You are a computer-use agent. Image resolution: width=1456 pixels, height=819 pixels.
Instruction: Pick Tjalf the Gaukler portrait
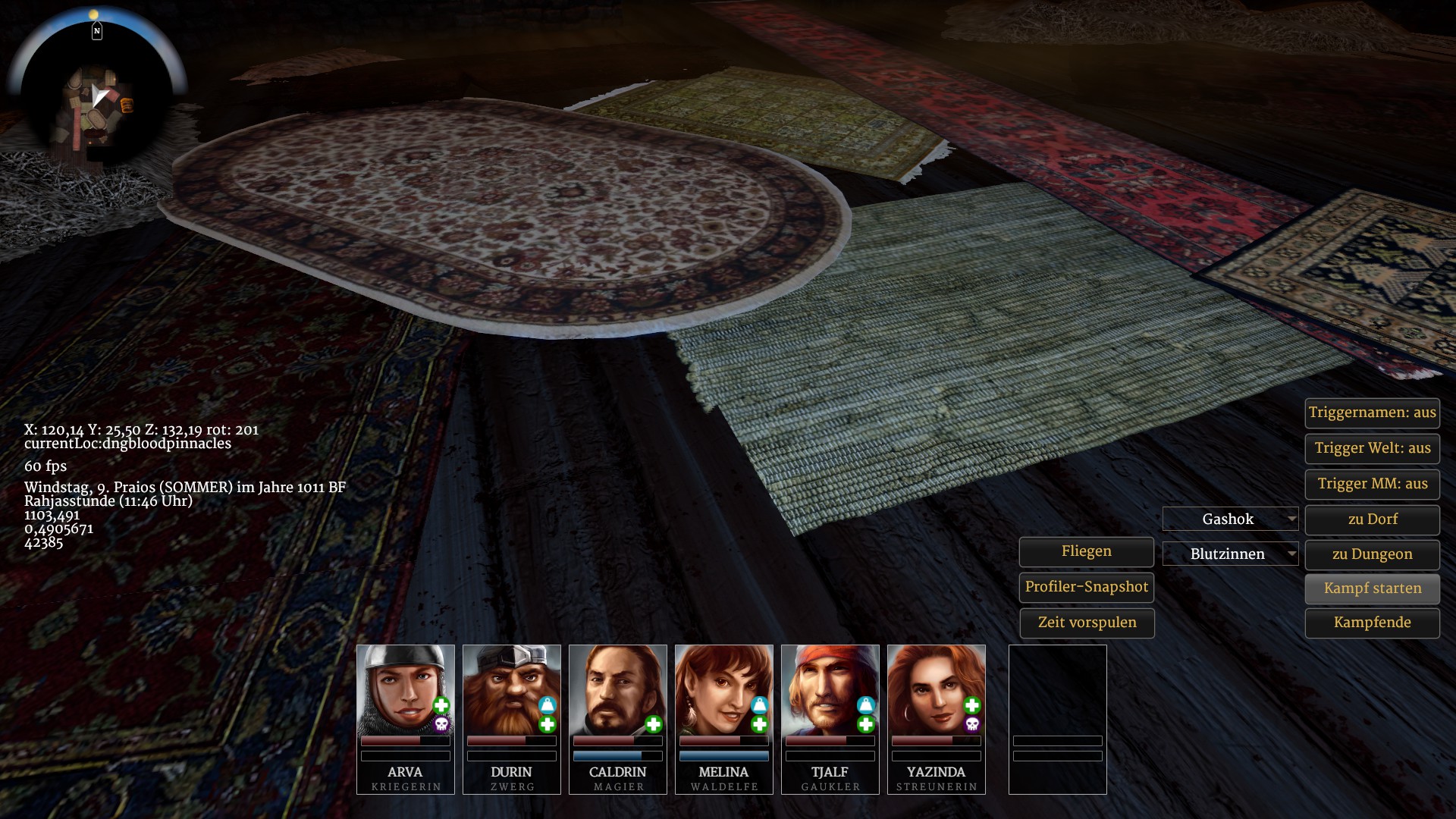(830, 690)
